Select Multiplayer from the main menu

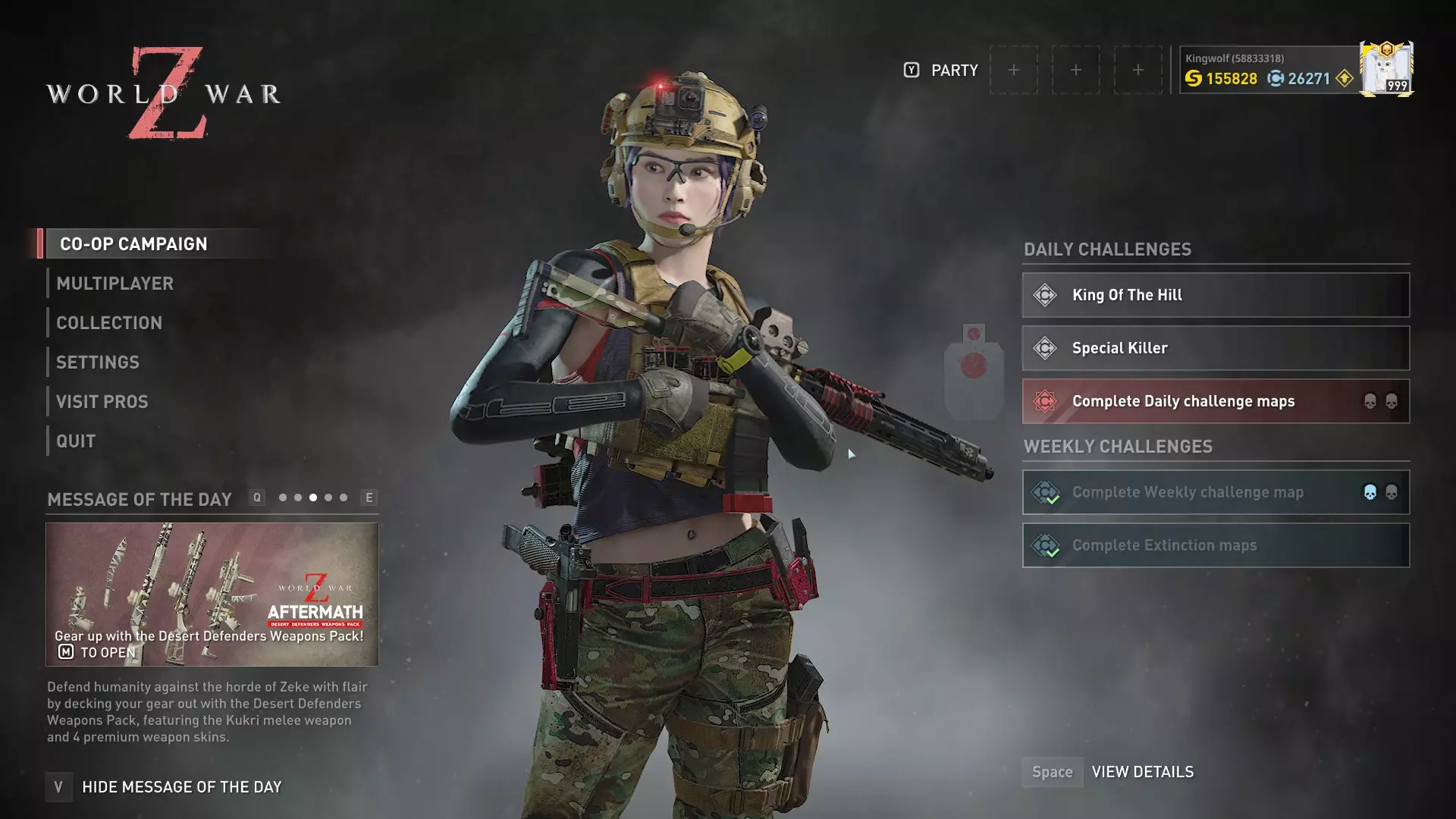point(115,284)
